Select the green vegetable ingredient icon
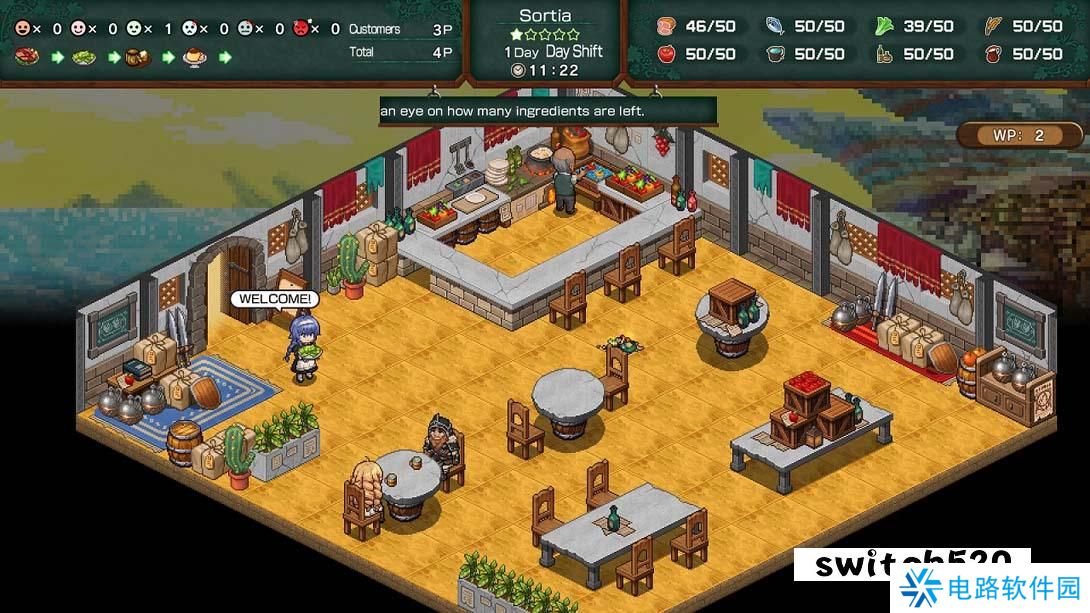1090x613 pixels. click(884, 26)
